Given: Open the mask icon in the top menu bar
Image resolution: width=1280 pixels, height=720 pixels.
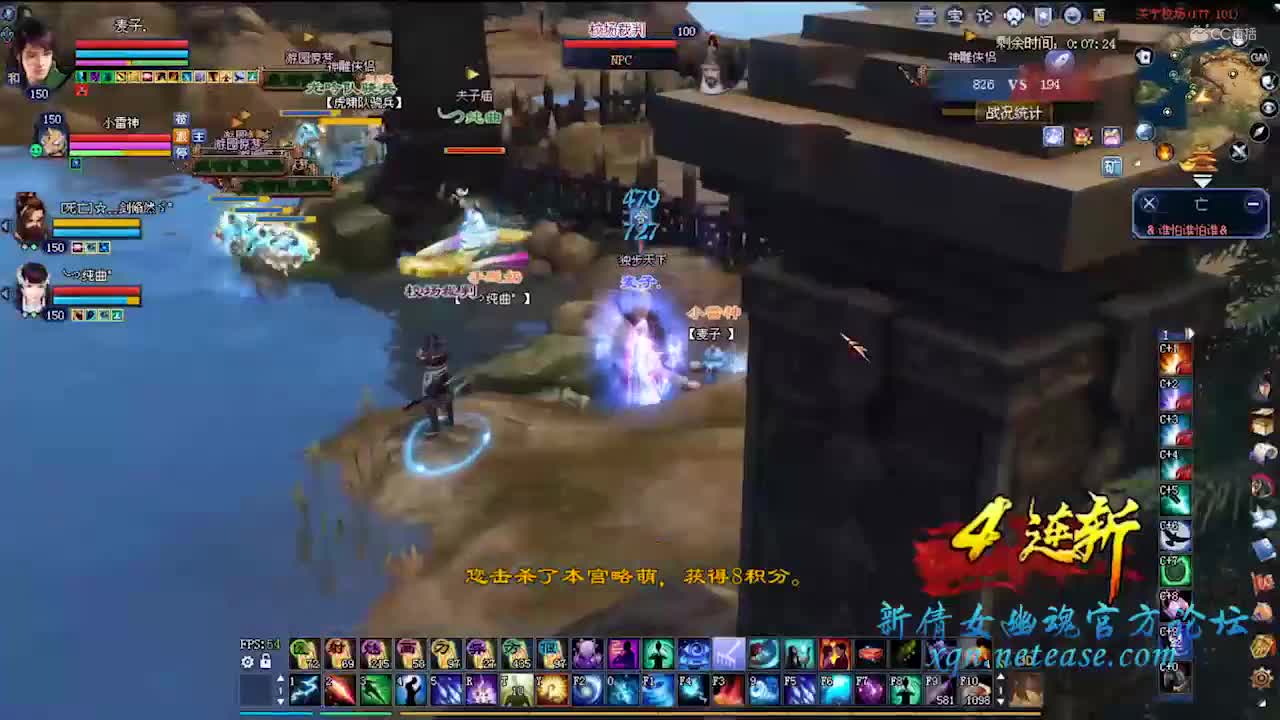Looking at the screenshot, I should (x=1015, y=16).
